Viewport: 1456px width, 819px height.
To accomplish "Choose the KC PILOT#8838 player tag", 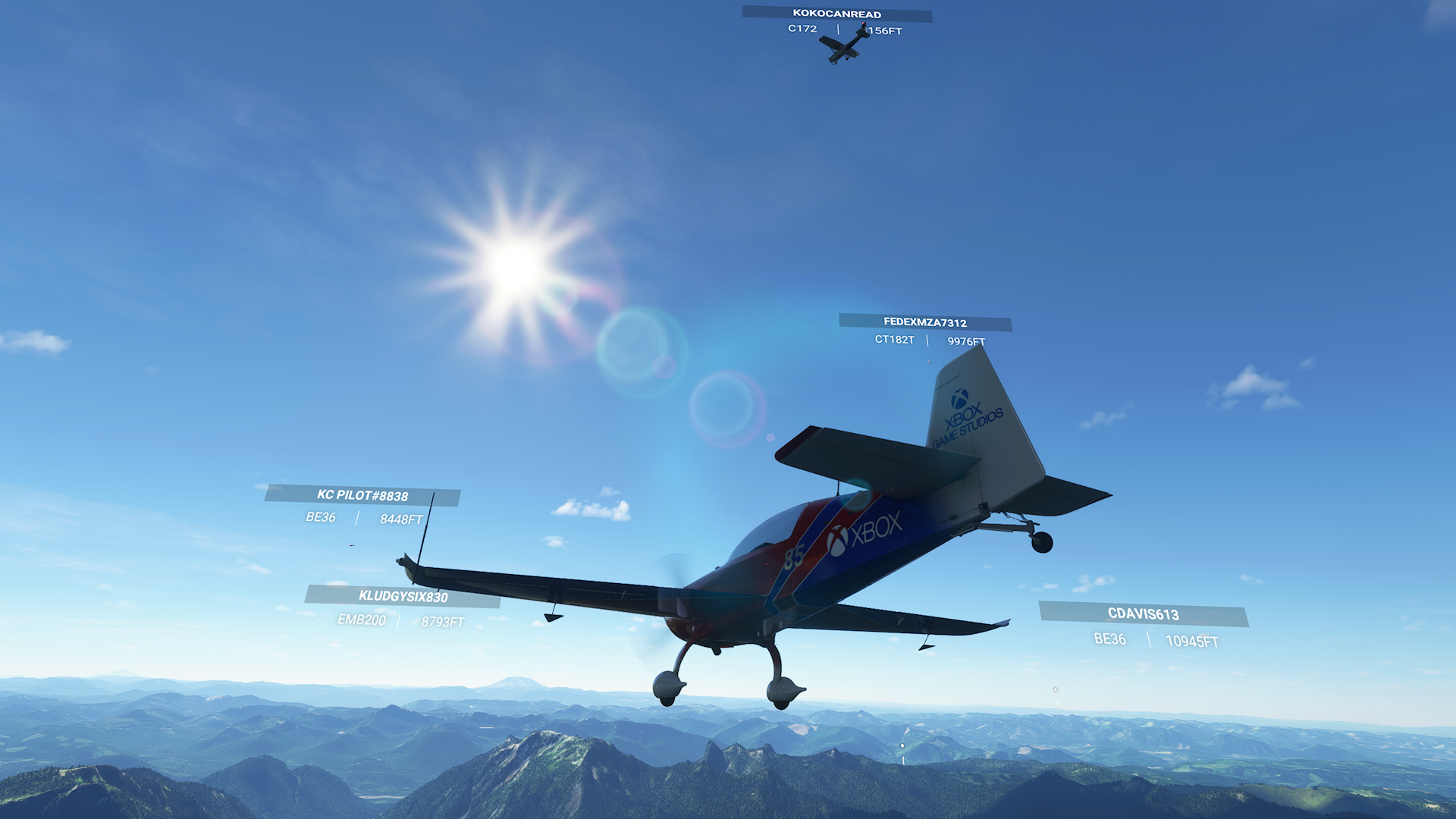I will (362, 495).
